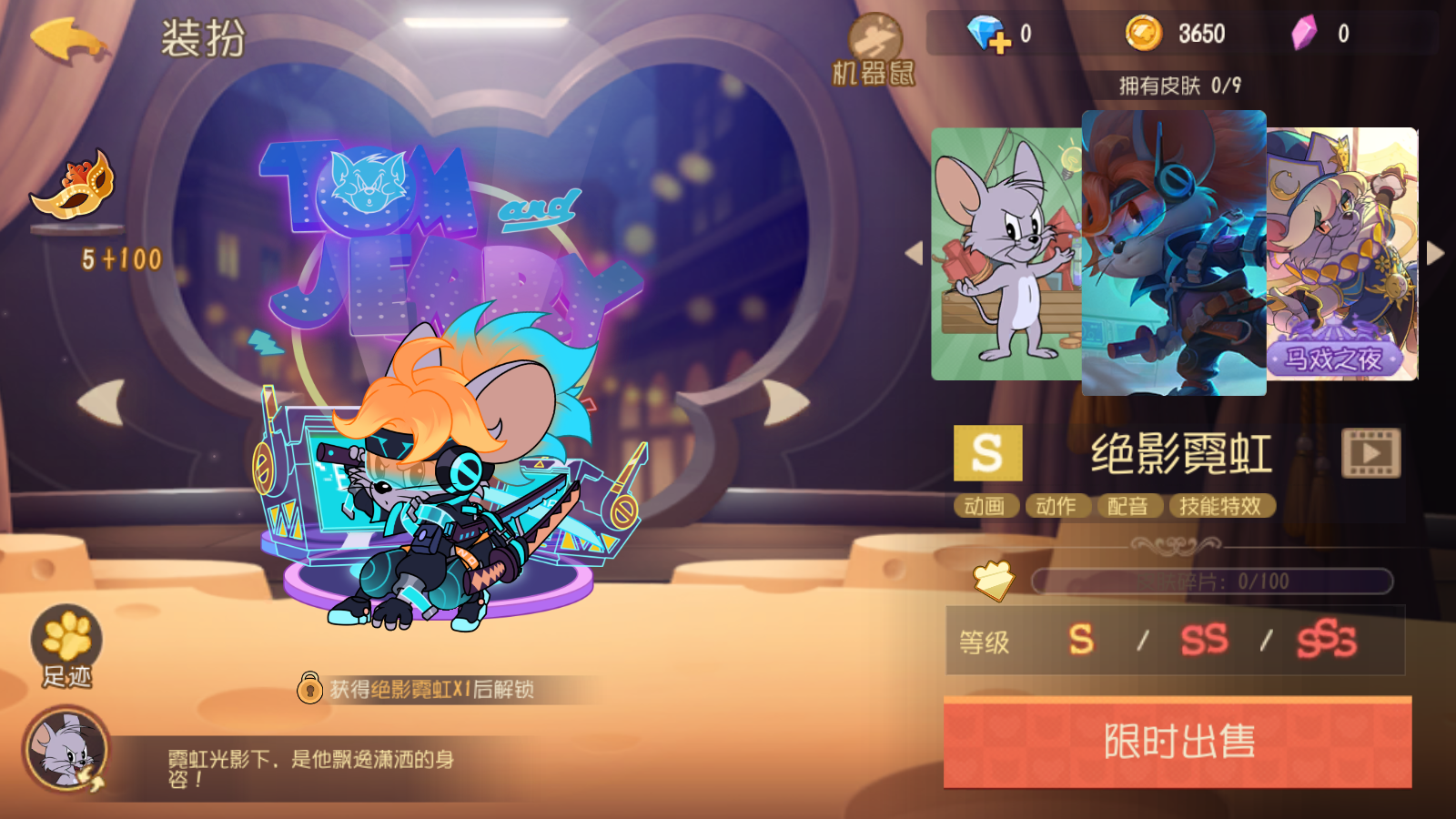
Task: Open the 技能特效 tab
Action: point(1221,506)
